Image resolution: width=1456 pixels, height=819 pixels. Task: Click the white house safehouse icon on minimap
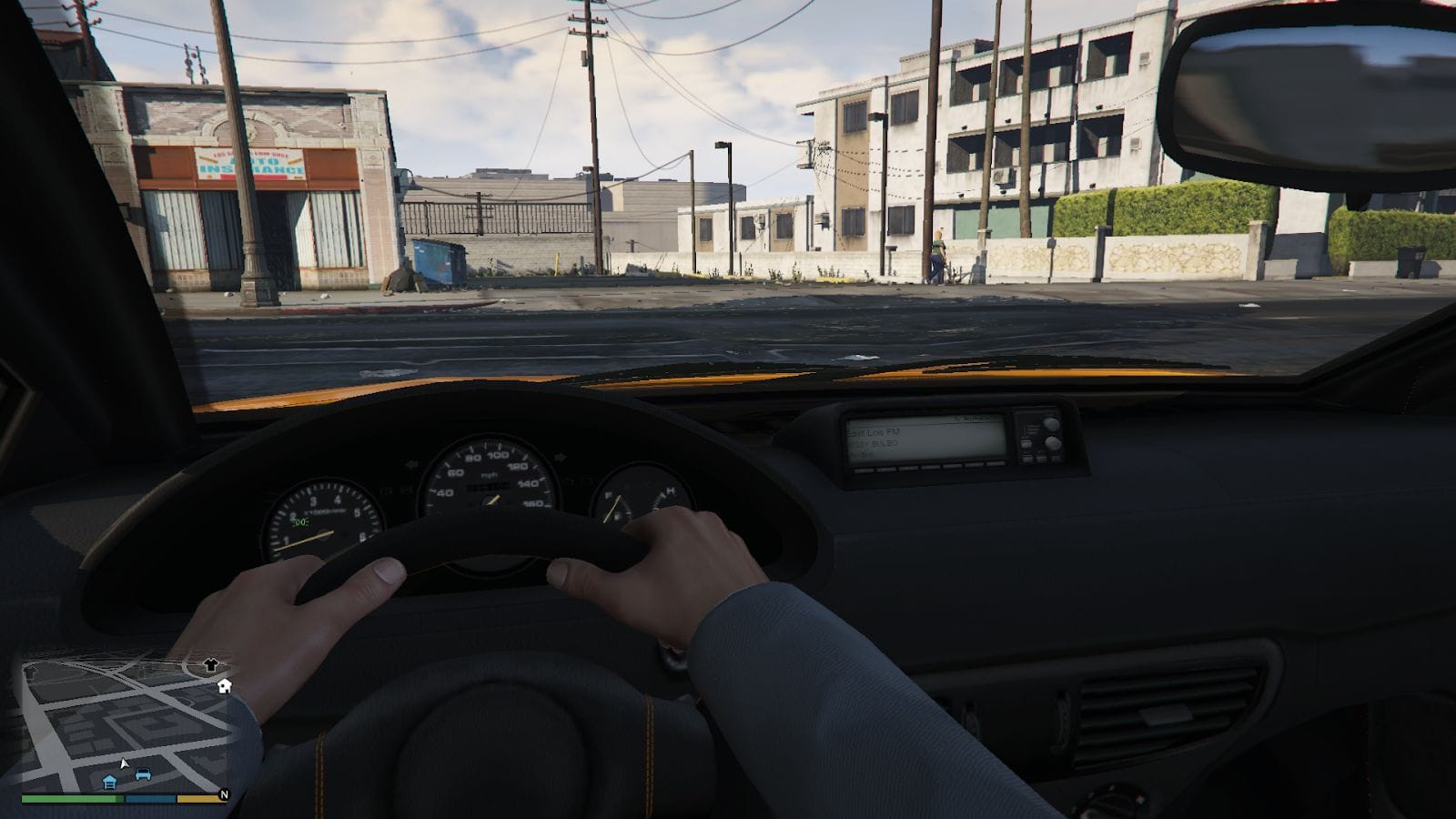223,686
